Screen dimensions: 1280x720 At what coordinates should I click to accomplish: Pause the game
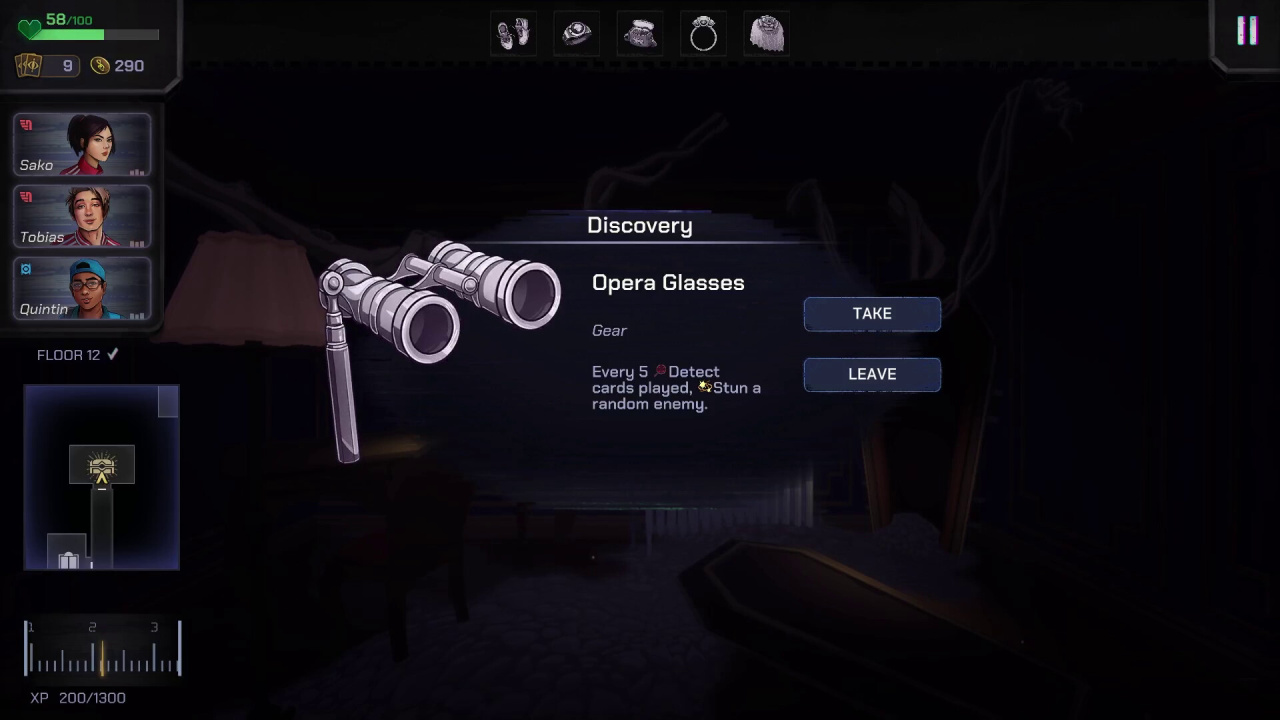pyautogui.click(x=1247, y=31)
